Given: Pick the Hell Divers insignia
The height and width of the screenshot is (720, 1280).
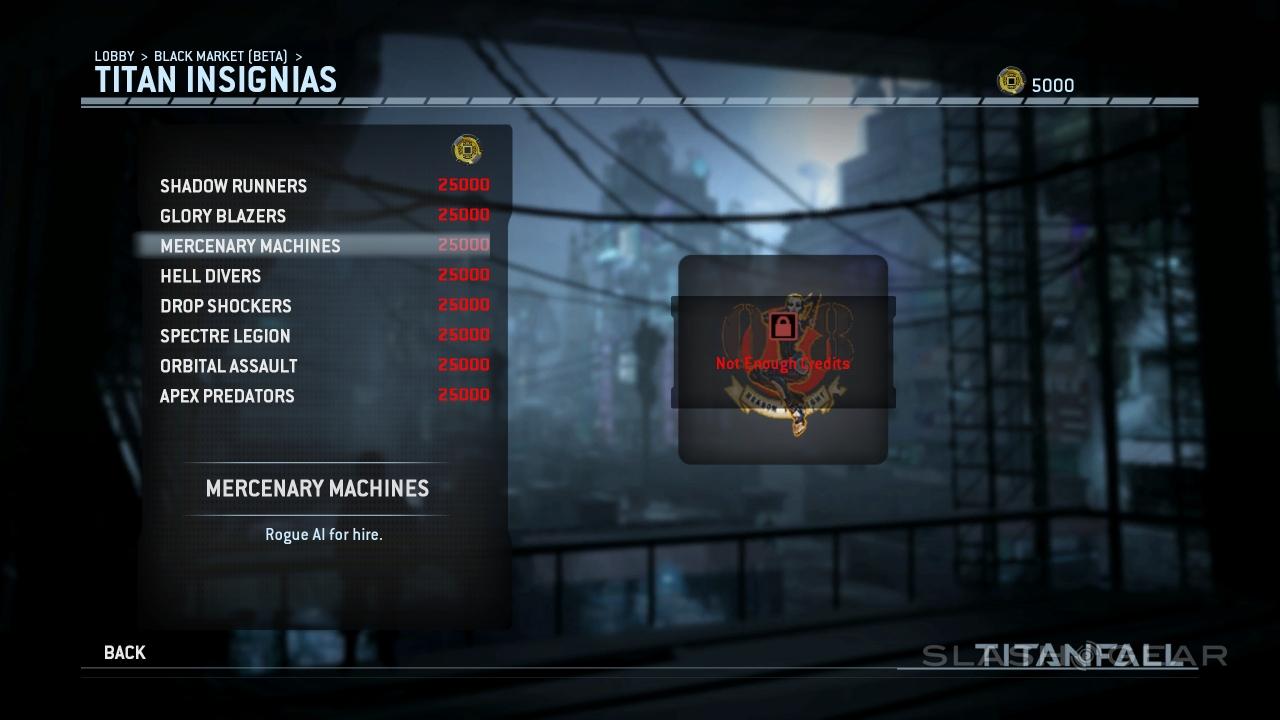Looking at the screenshot, I should coord(210,276).
